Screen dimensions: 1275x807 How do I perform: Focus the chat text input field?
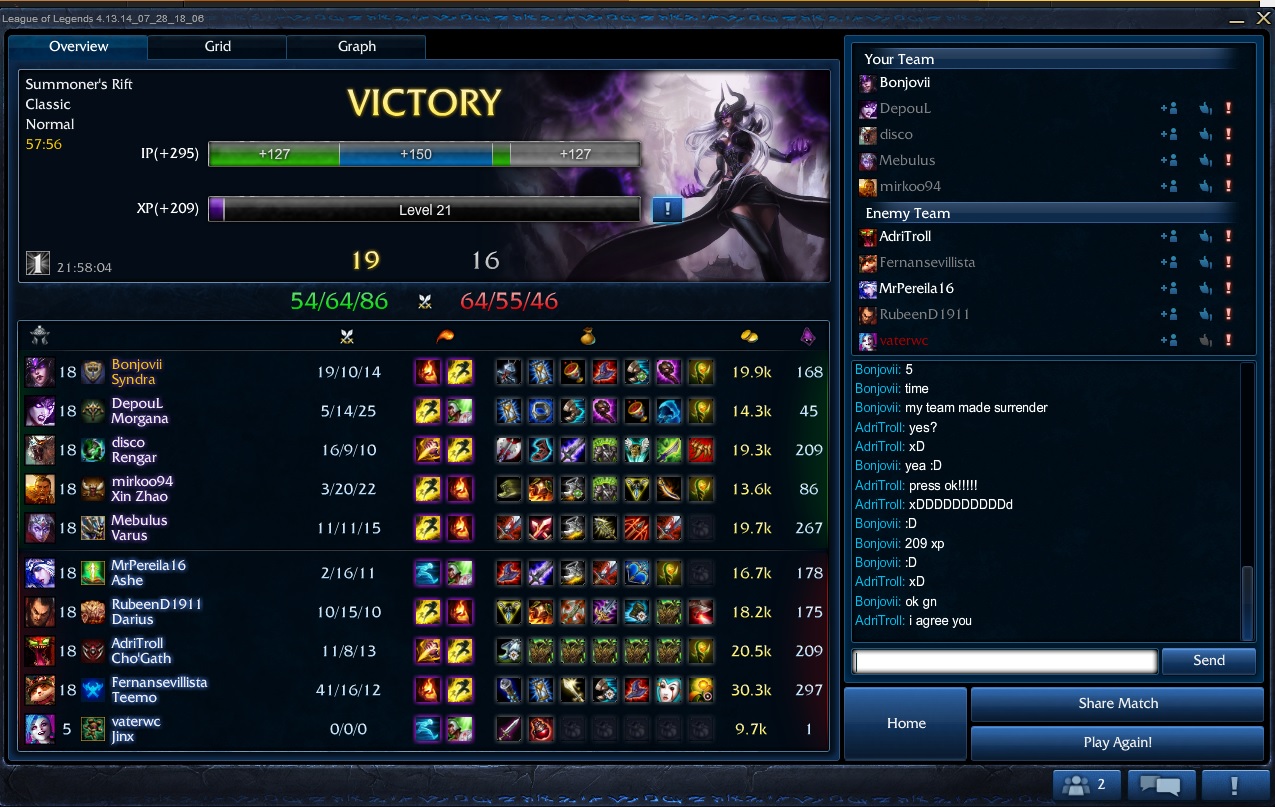[x=1005, y=660]
